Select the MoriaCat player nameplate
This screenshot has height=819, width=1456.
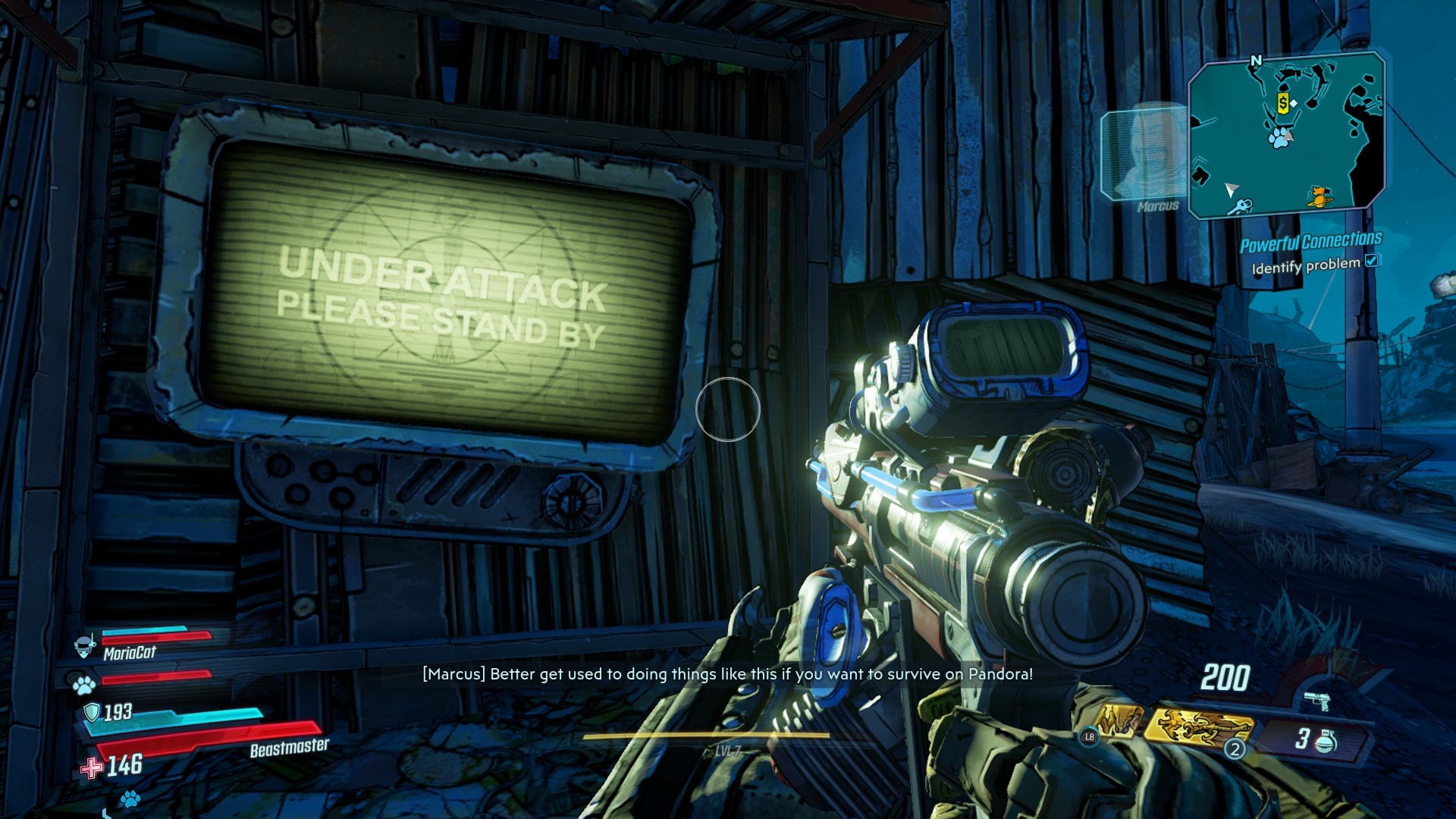pos(129,652)
